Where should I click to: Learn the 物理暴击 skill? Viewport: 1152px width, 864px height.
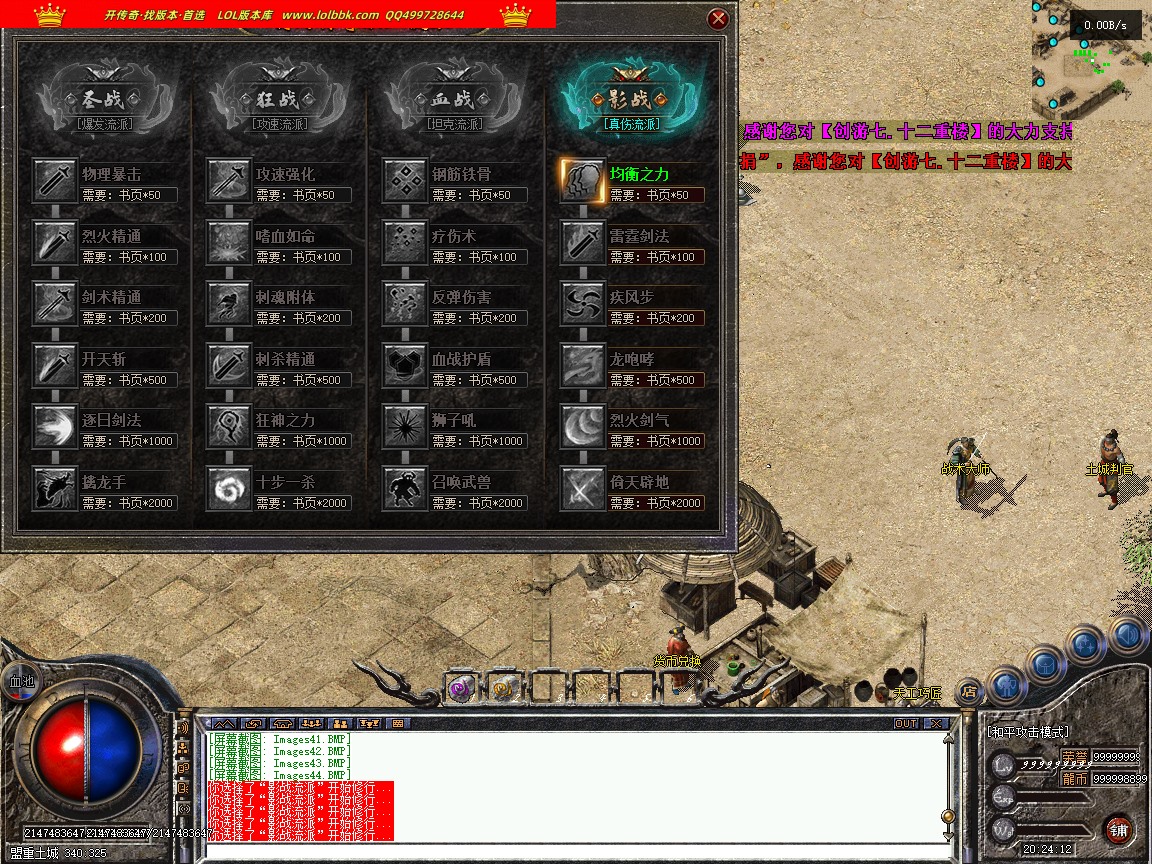tap(55, 181)
